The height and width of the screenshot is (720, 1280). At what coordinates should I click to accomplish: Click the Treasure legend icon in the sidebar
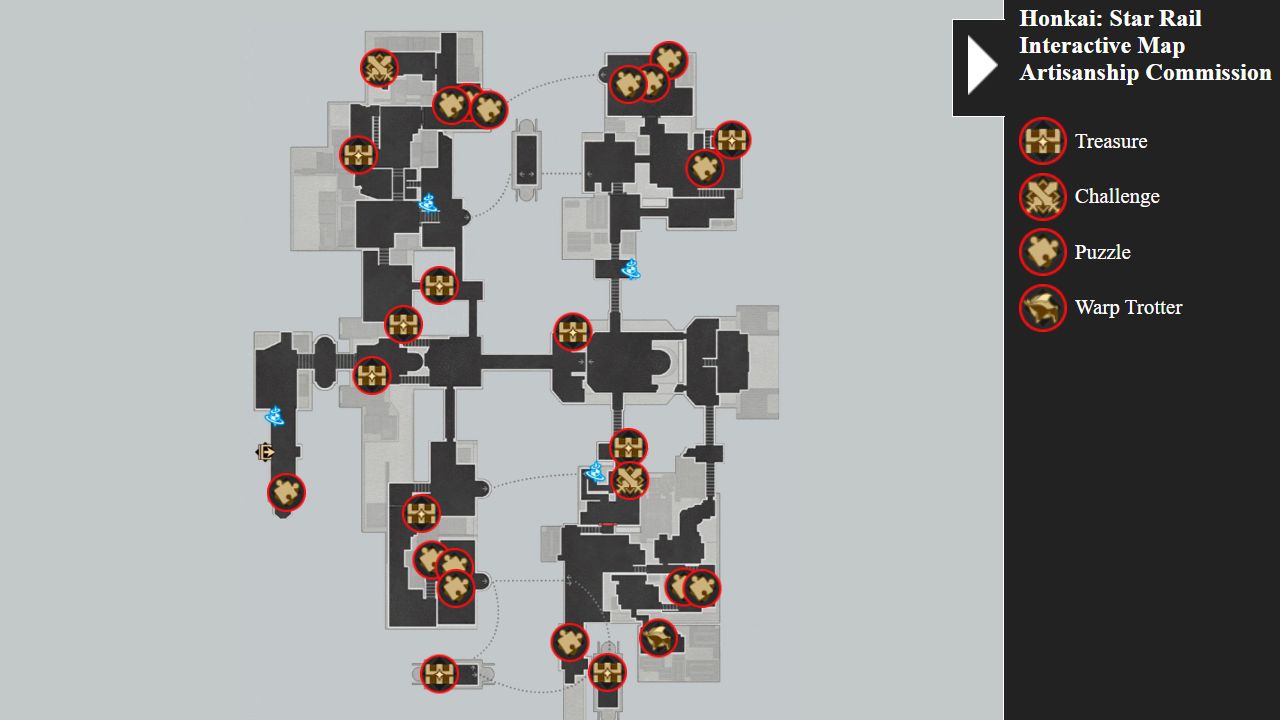[x=1042, y=141]
